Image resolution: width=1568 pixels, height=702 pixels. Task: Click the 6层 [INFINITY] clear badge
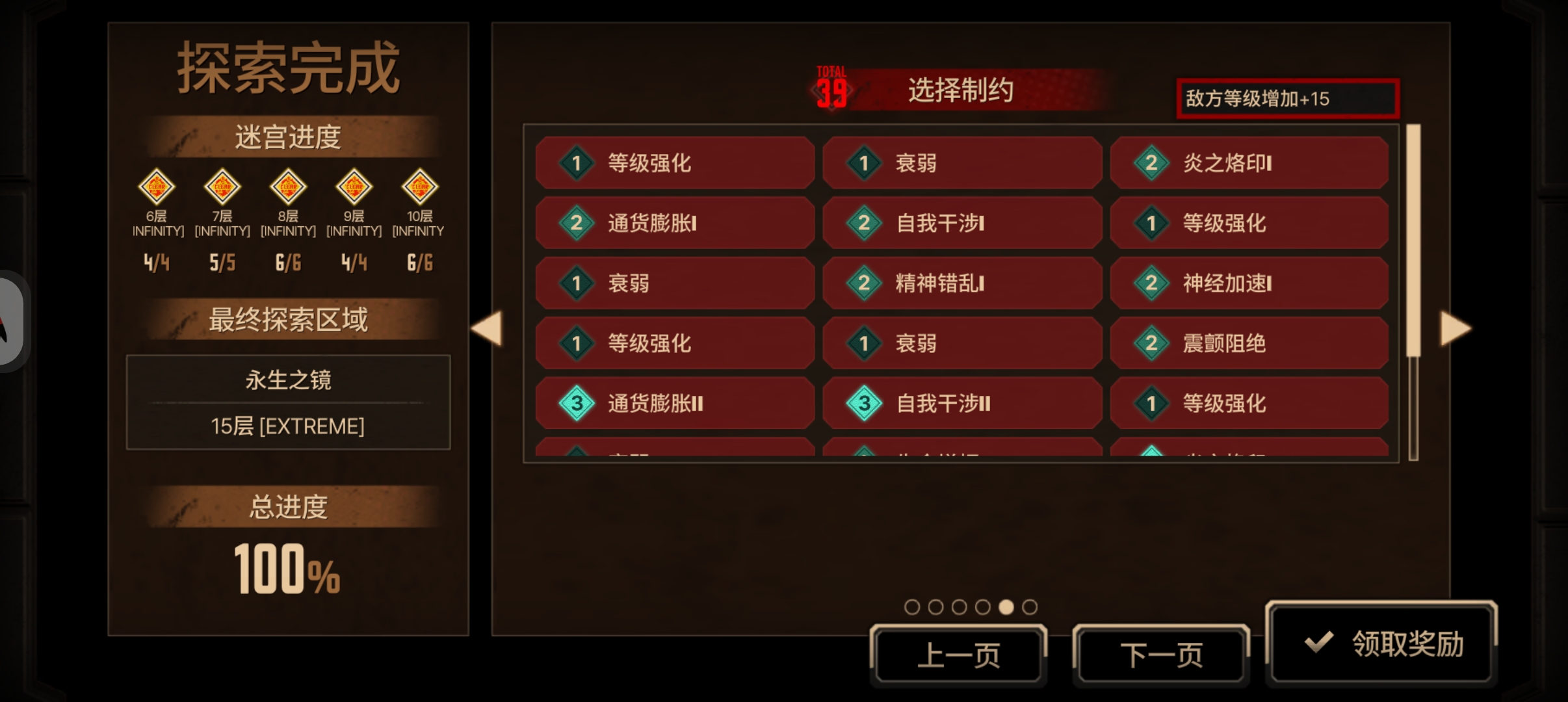[156, 187]
